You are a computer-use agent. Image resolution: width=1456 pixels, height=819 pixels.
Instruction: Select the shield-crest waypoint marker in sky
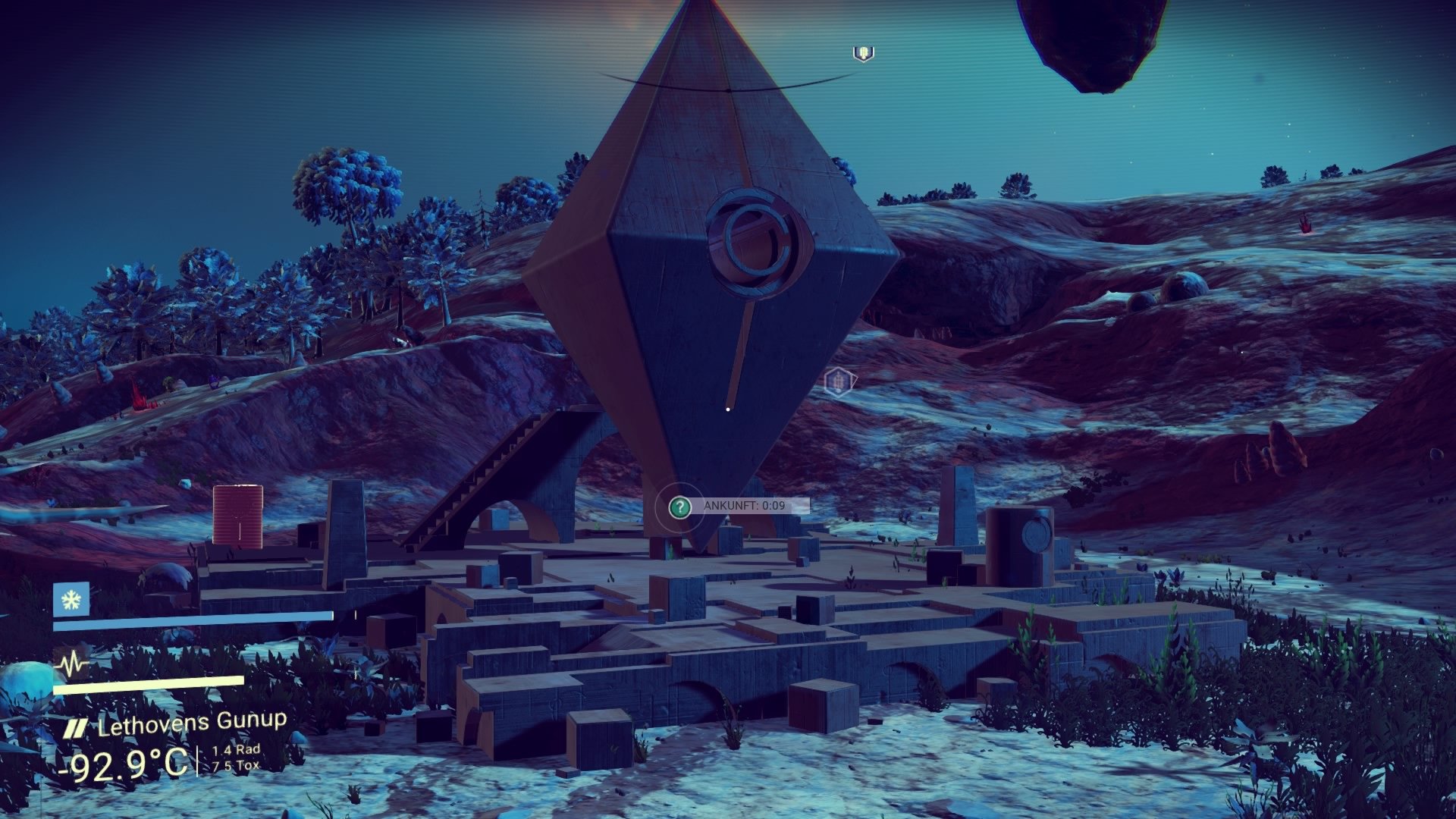pyautogui.click(x=862, y=53)
